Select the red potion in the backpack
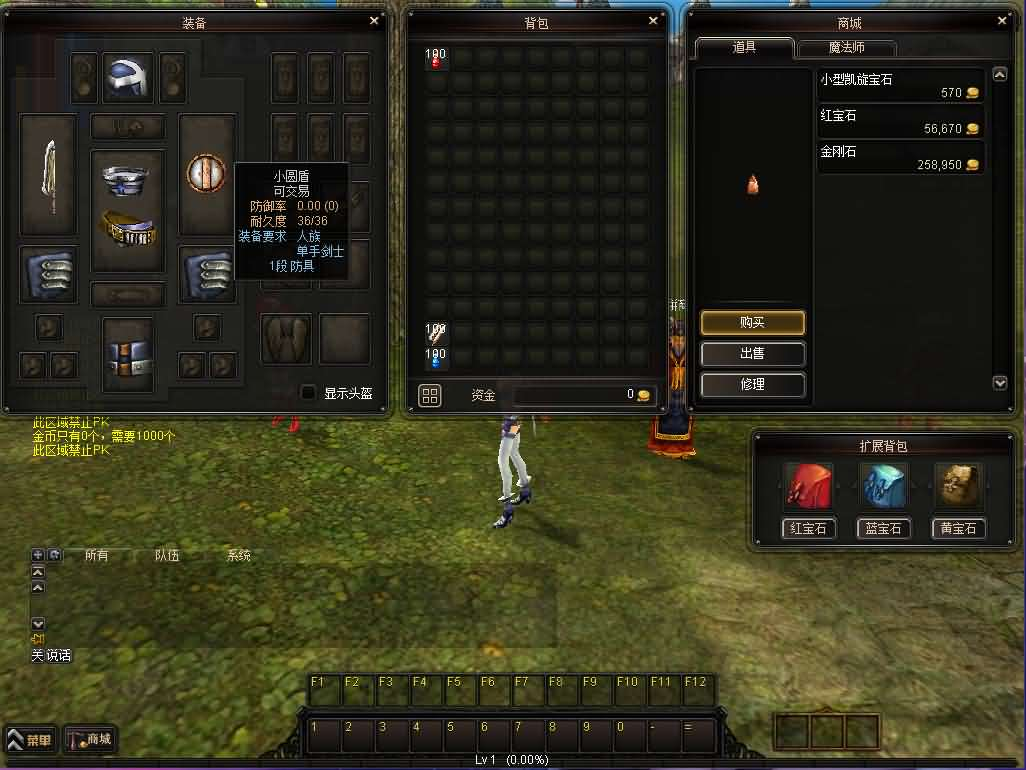 pyautogui.click(x=436, y=60)
